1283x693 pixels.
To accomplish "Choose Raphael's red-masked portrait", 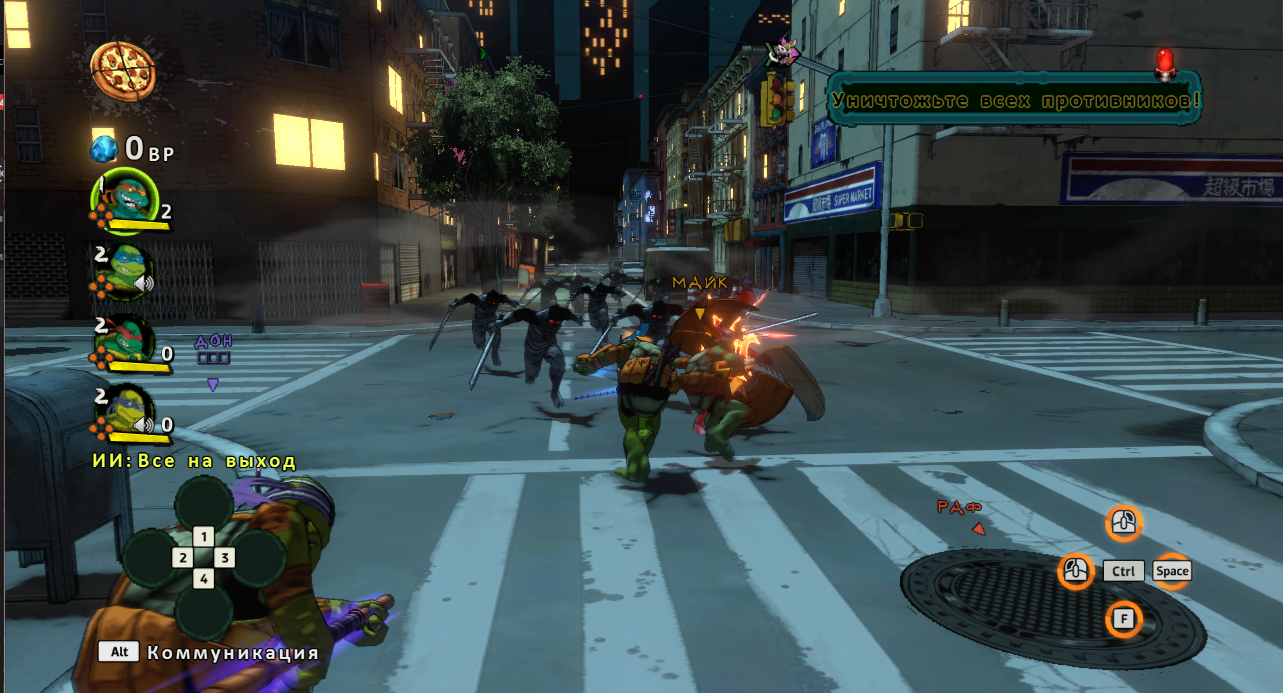I will point(125,342).
